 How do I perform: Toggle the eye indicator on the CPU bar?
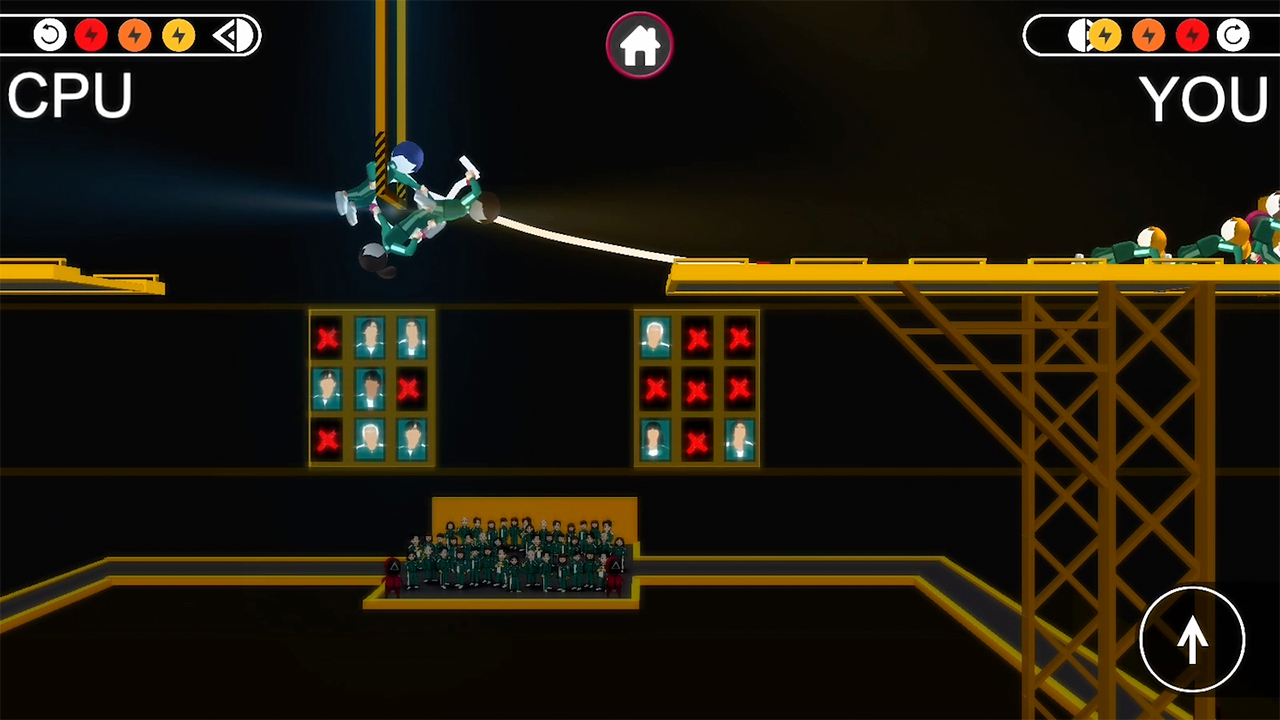pyautogui.click(x=233, y=35)
